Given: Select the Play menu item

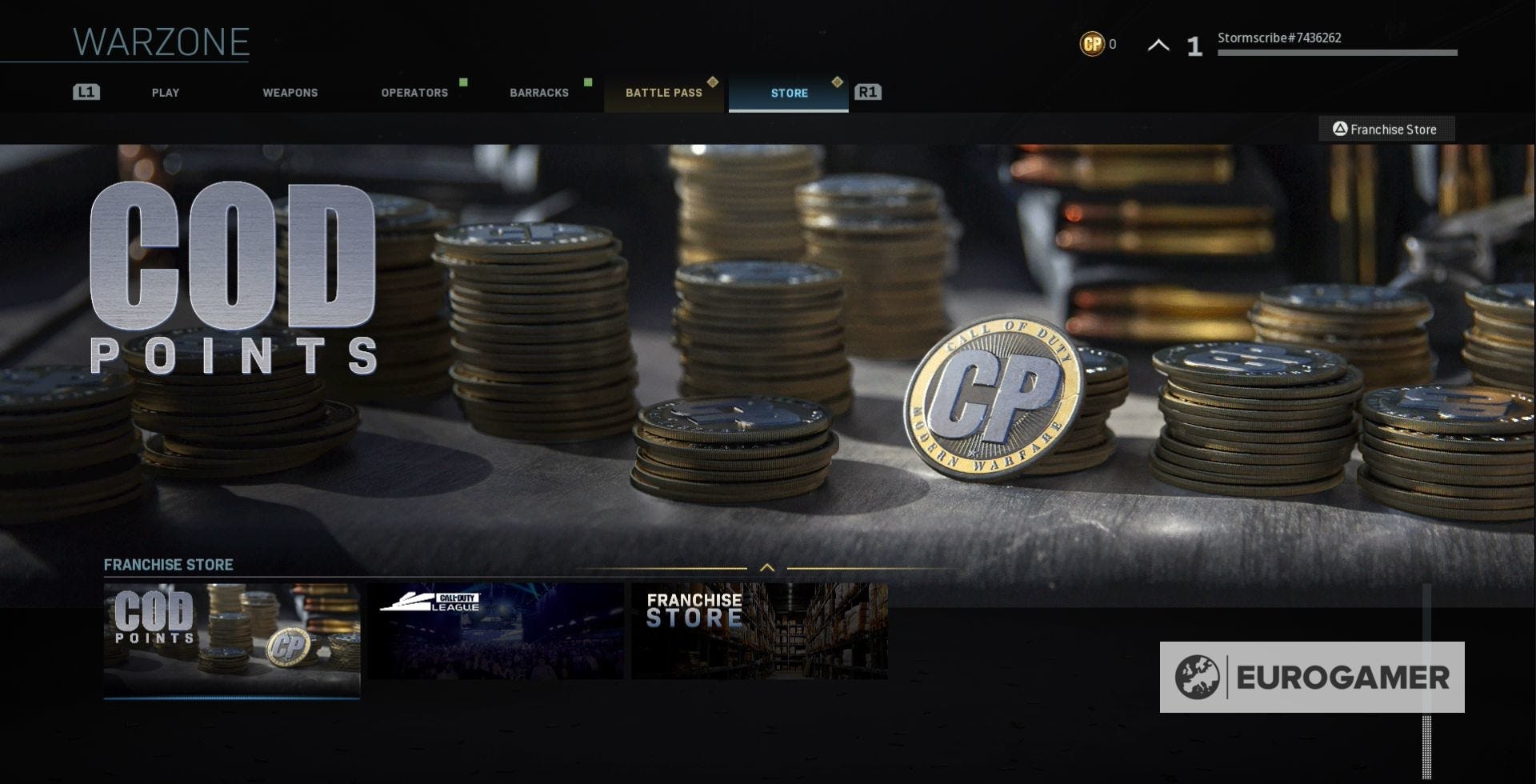Looking at the screenshot, I should (166, 93).
